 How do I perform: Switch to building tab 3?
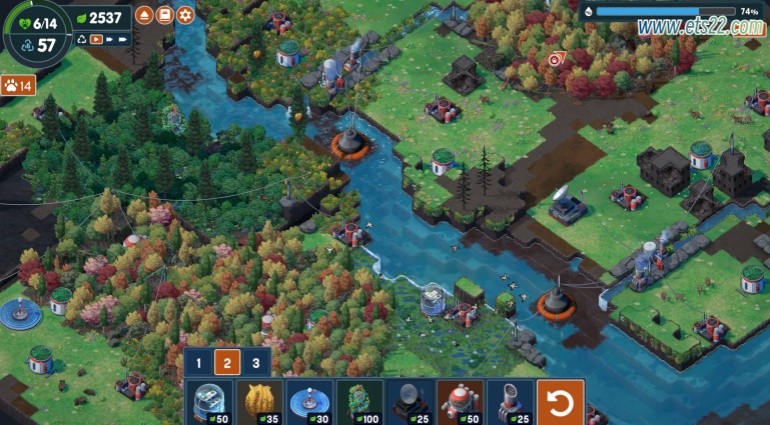256,364
